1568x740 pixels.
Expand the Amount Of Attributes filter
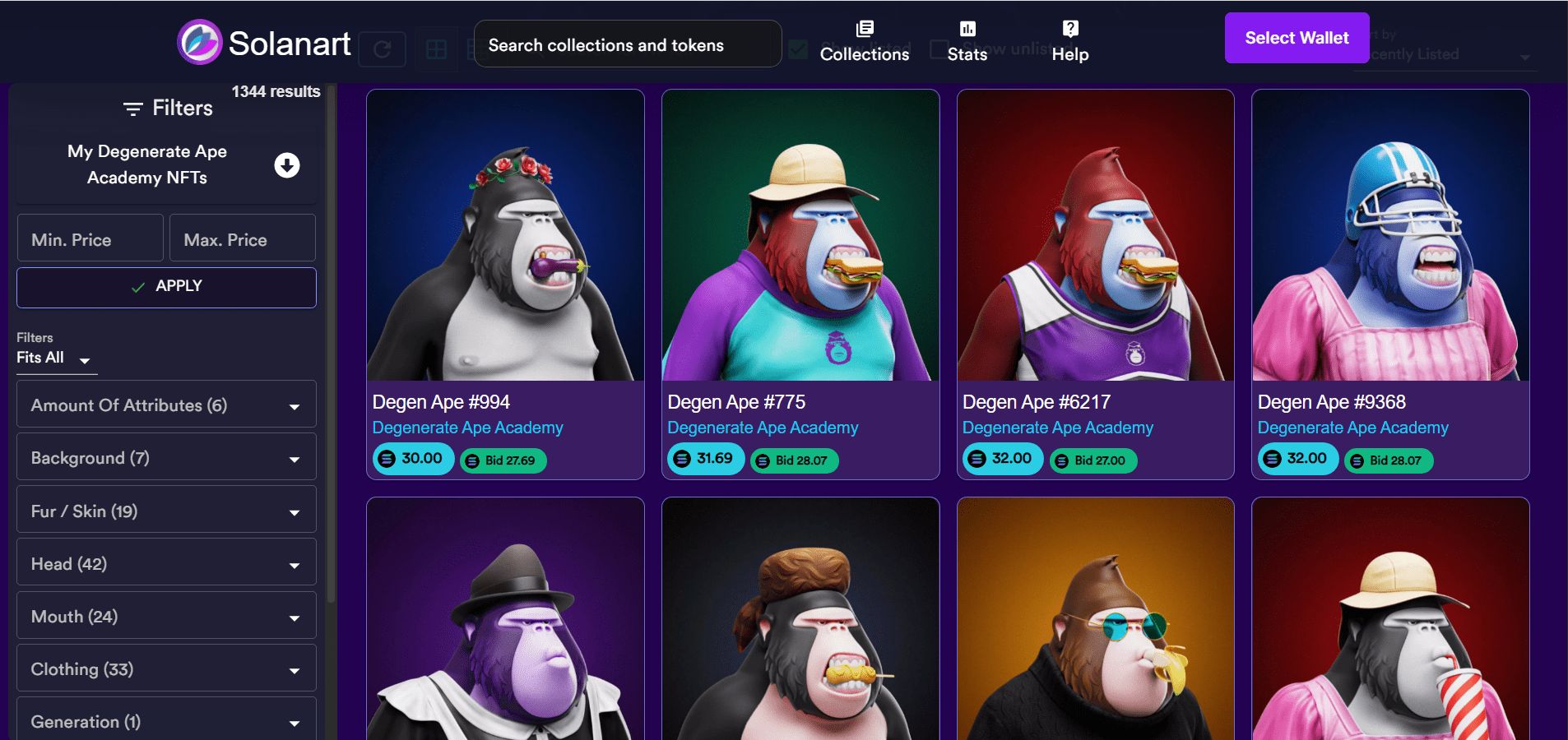(x=166, y=405)
